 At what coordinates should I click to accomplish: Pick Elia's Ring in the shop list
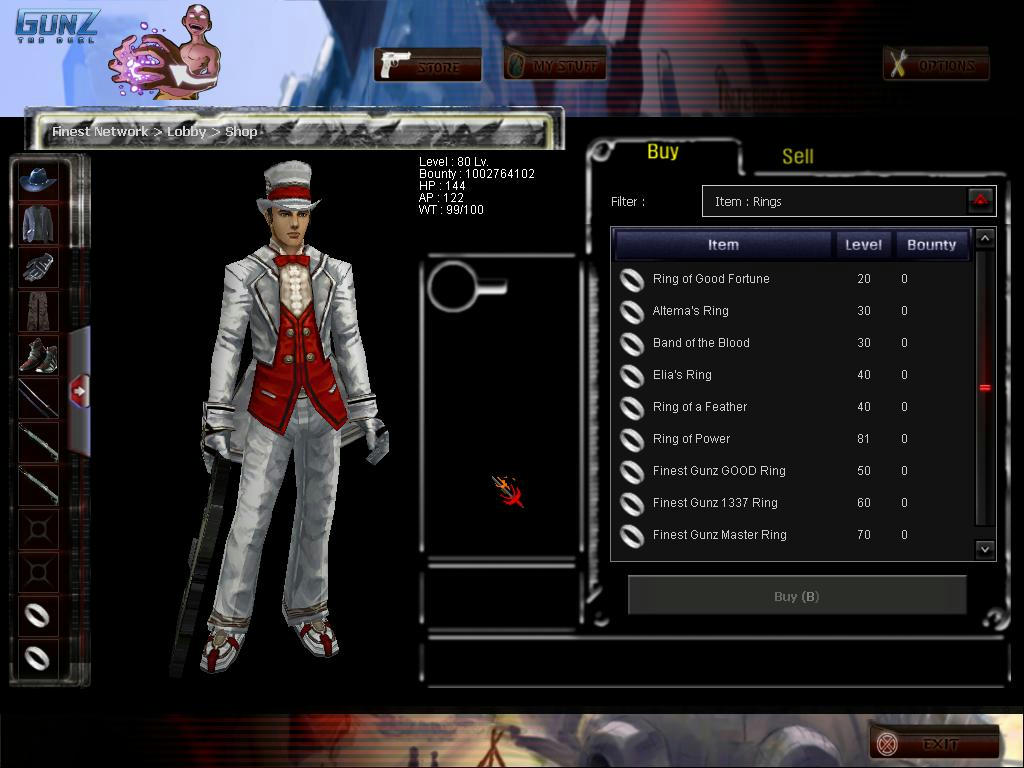(x=682, y=375)
